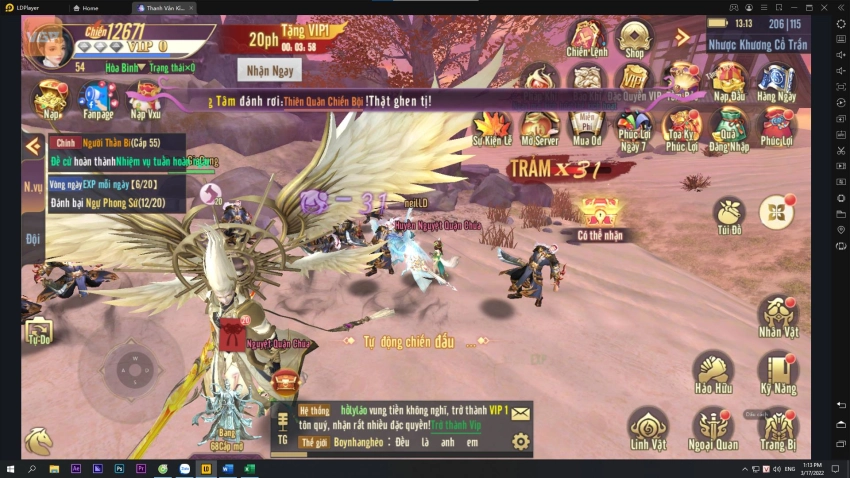Select the main quest Người Thần Bí

[115, 143]
